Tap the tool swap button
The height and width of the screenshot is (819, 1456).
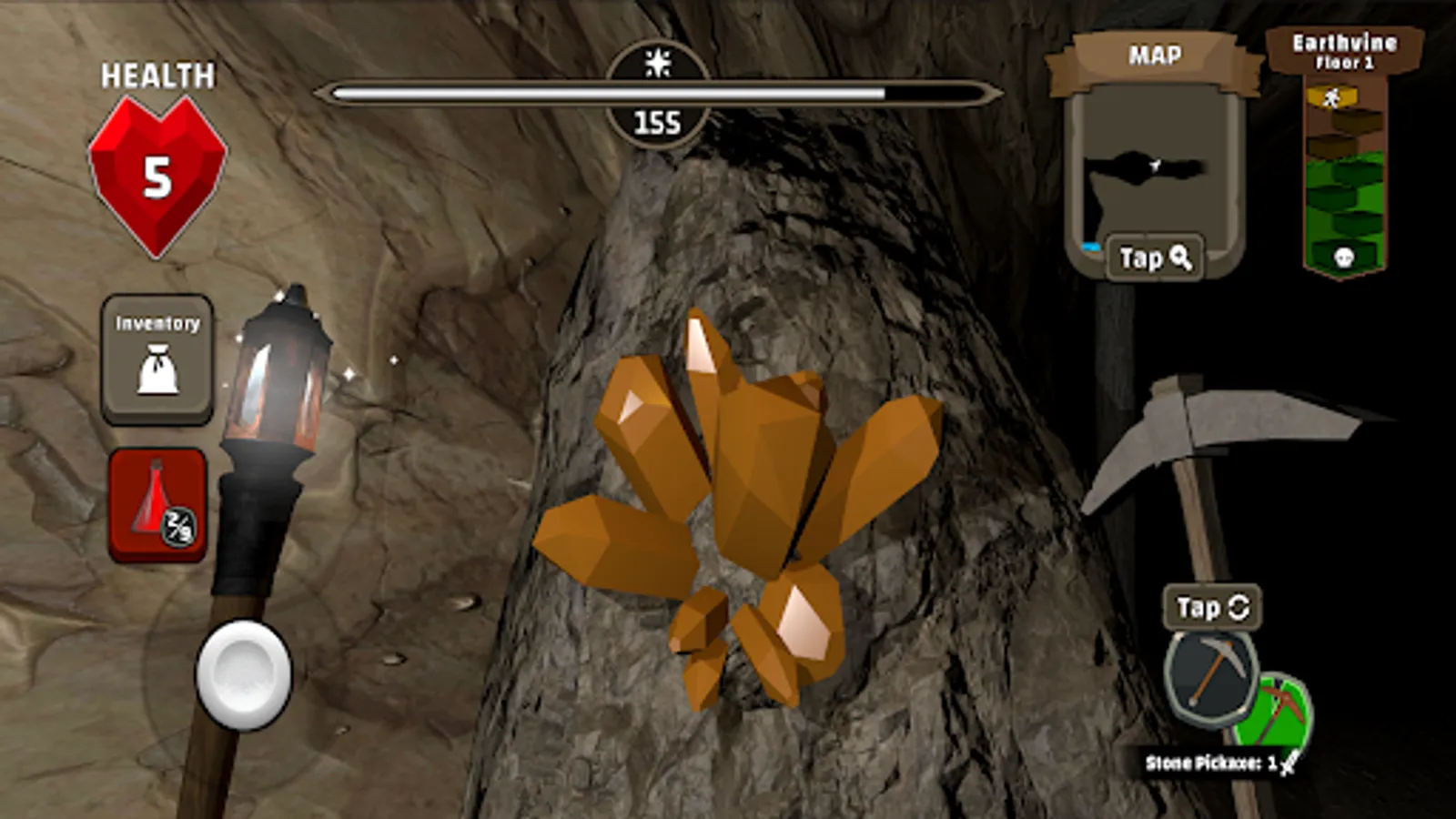pos(1211,608)
